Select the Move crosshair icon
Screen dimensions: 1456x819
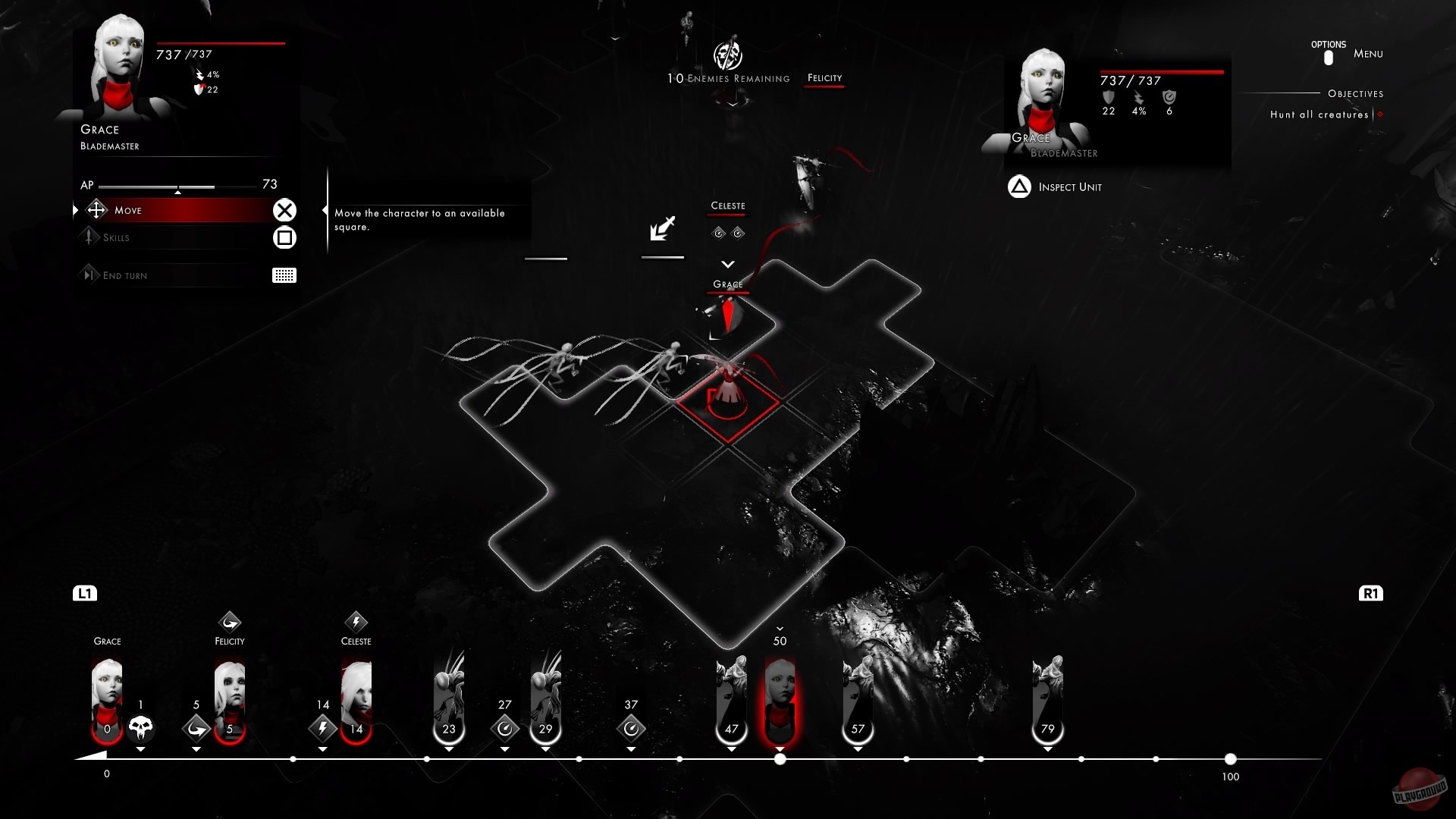click(96, 210)
